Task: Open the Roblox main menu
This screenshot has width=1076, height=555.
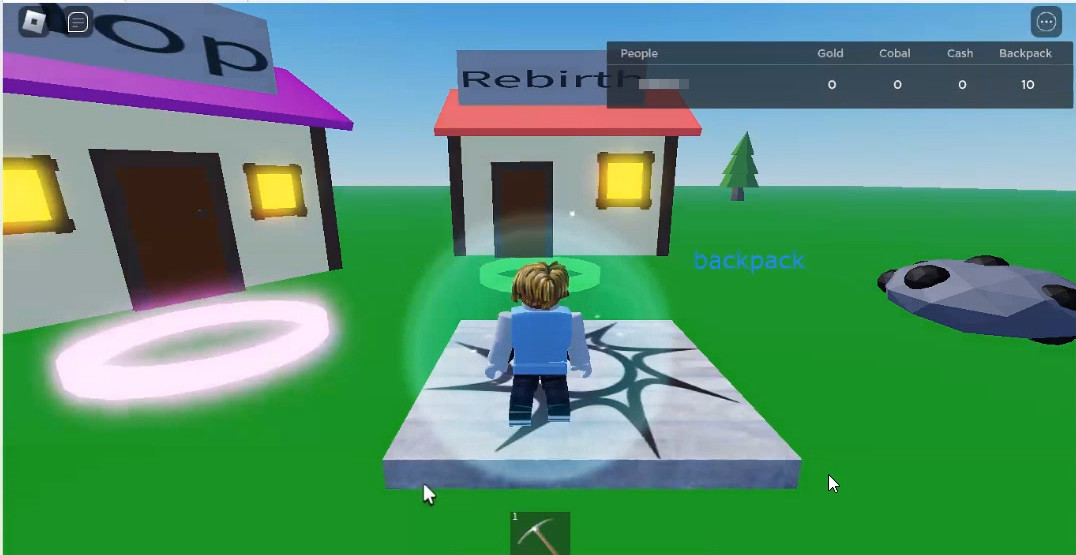Action: pos(34,21)
